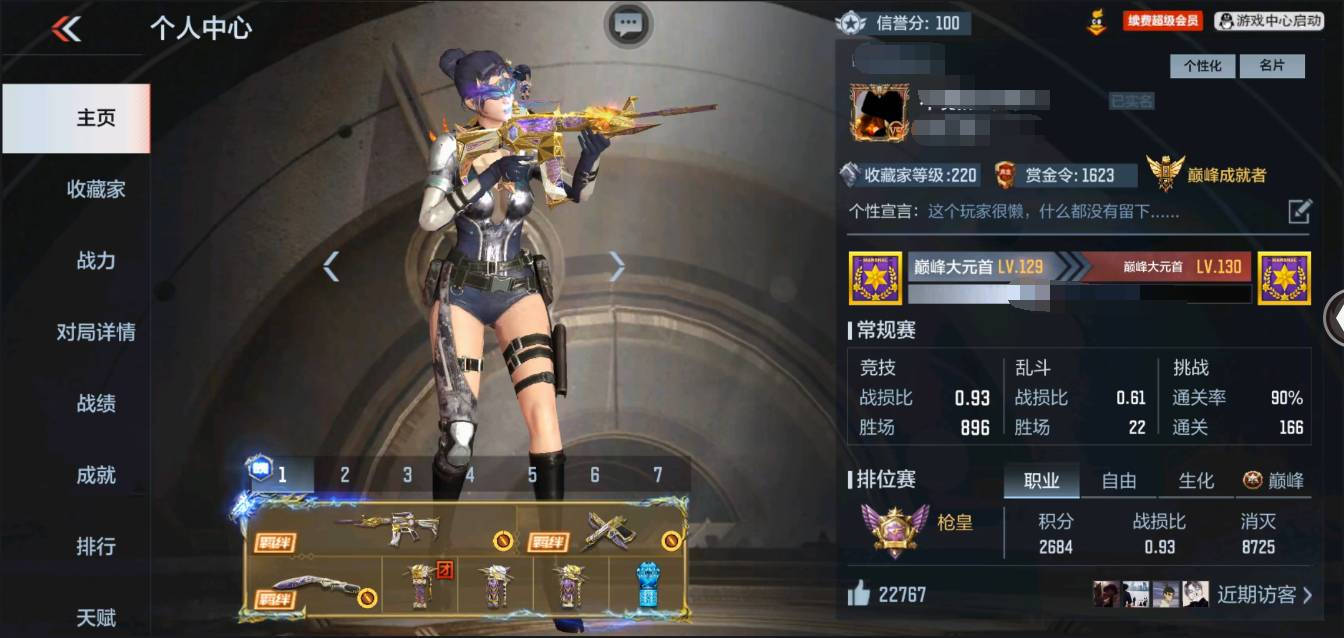Image resolution: width=1344 pixels, height=638 pixels.
Task: Open the 天赋 talents page
Action: [96, 617]
